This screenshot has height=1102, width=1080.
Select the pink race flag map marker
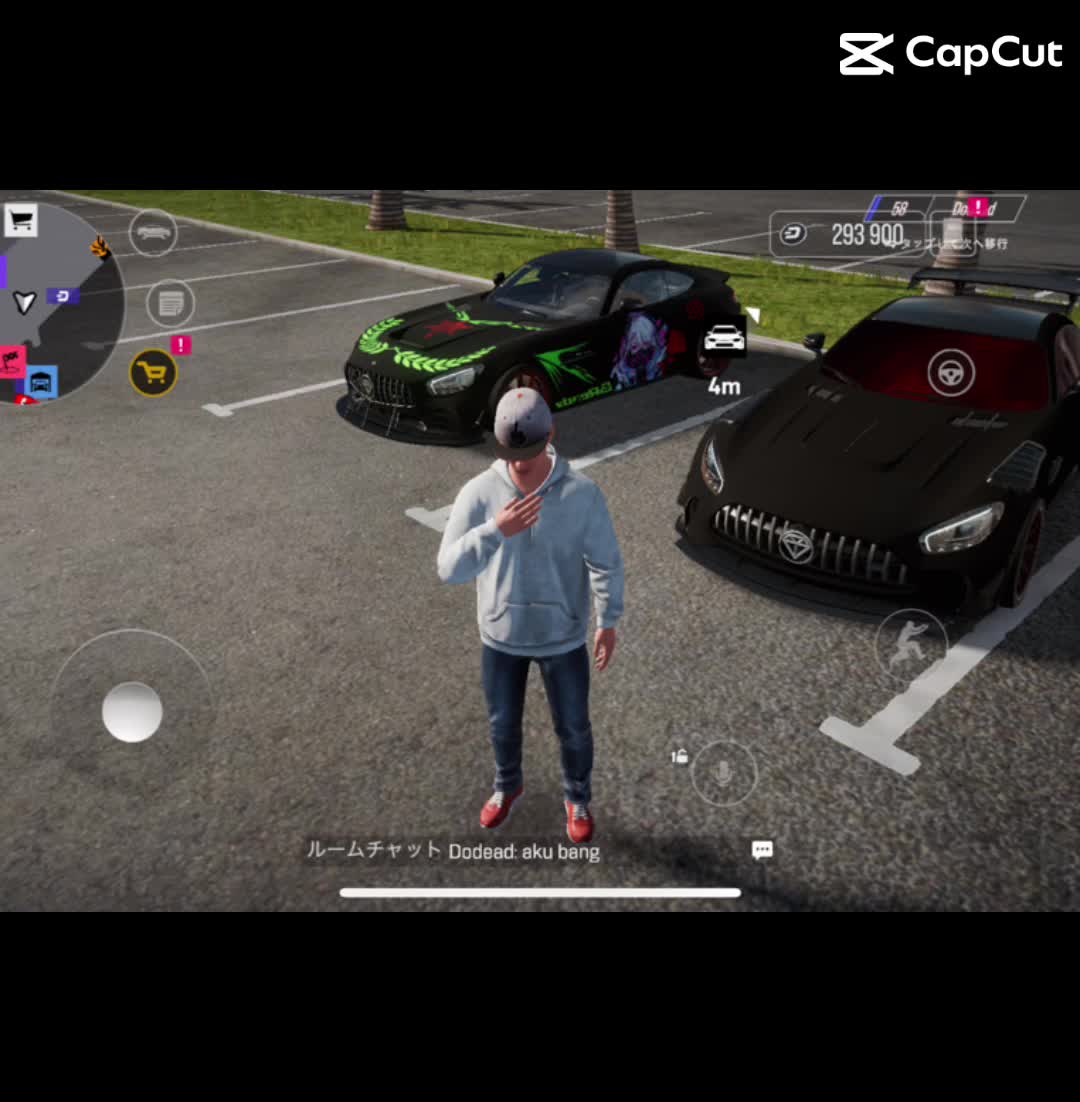(x=12, y=359)
